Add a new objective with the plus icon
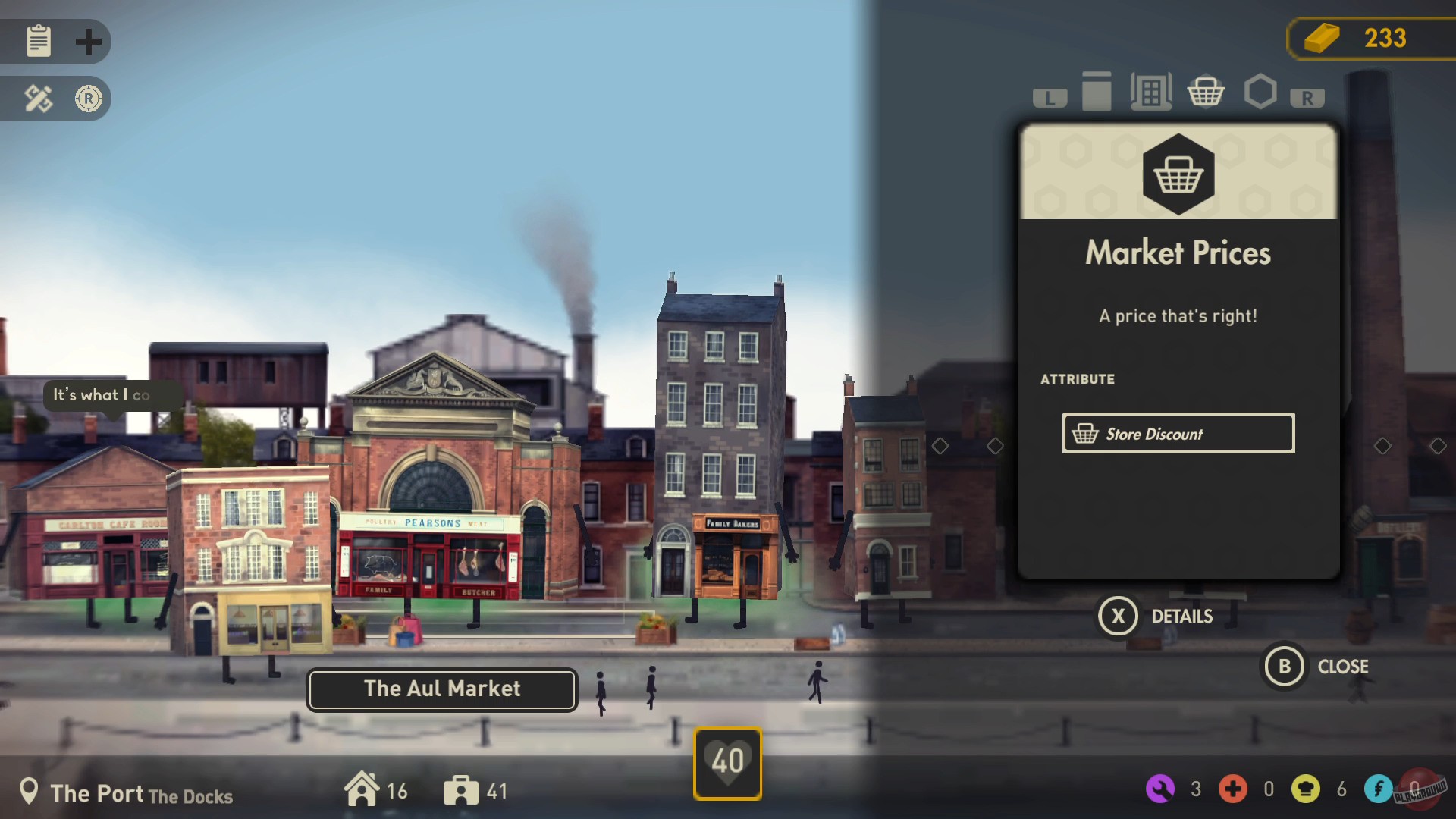This screenshot has height=819, width=1456. (89, 42)
